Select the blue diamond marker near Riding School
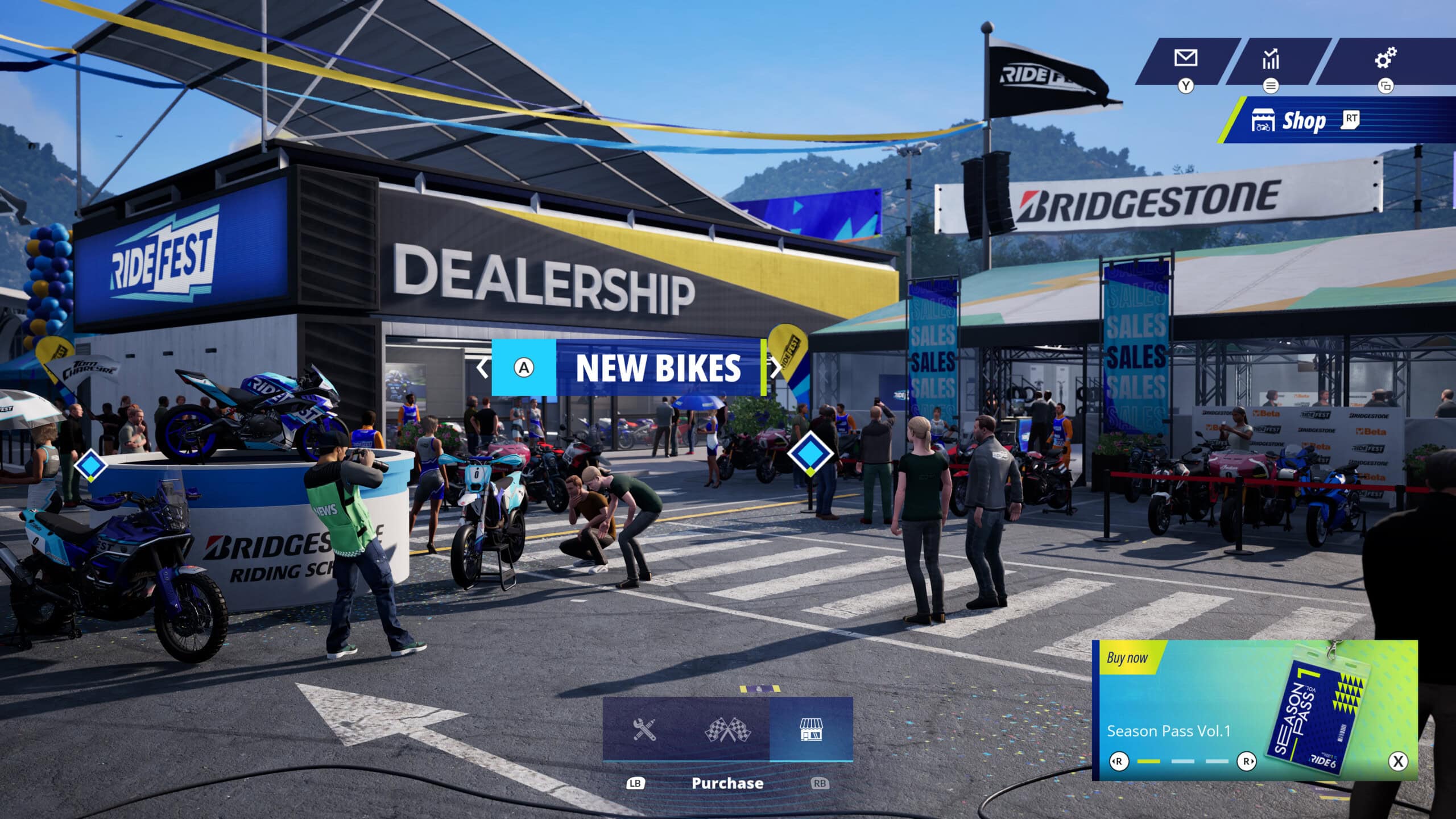The image size is (1456, 819). point(90,466)
